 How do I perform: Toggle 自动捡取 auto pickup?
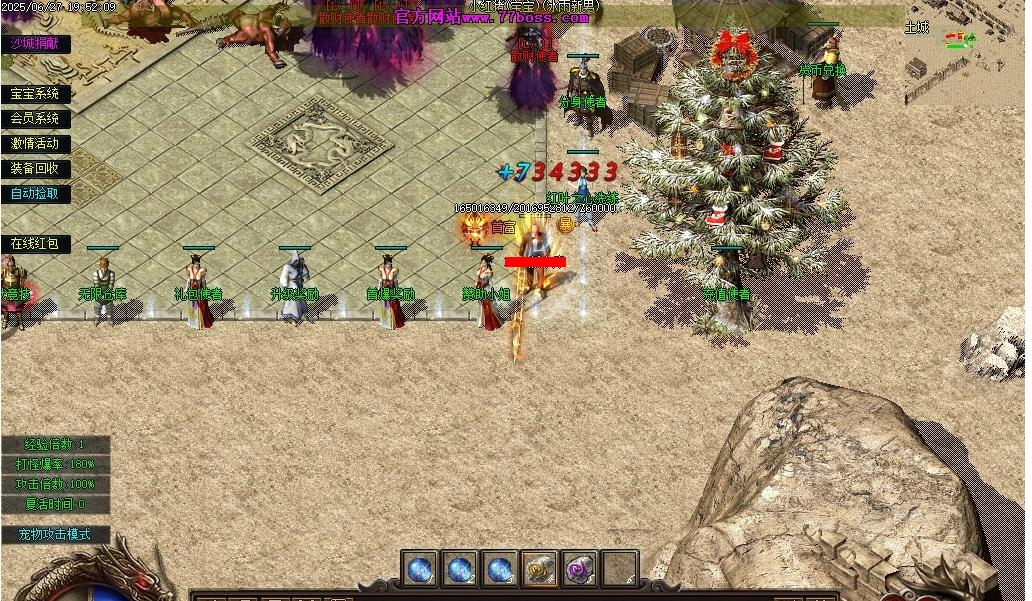tap(35, 194)
